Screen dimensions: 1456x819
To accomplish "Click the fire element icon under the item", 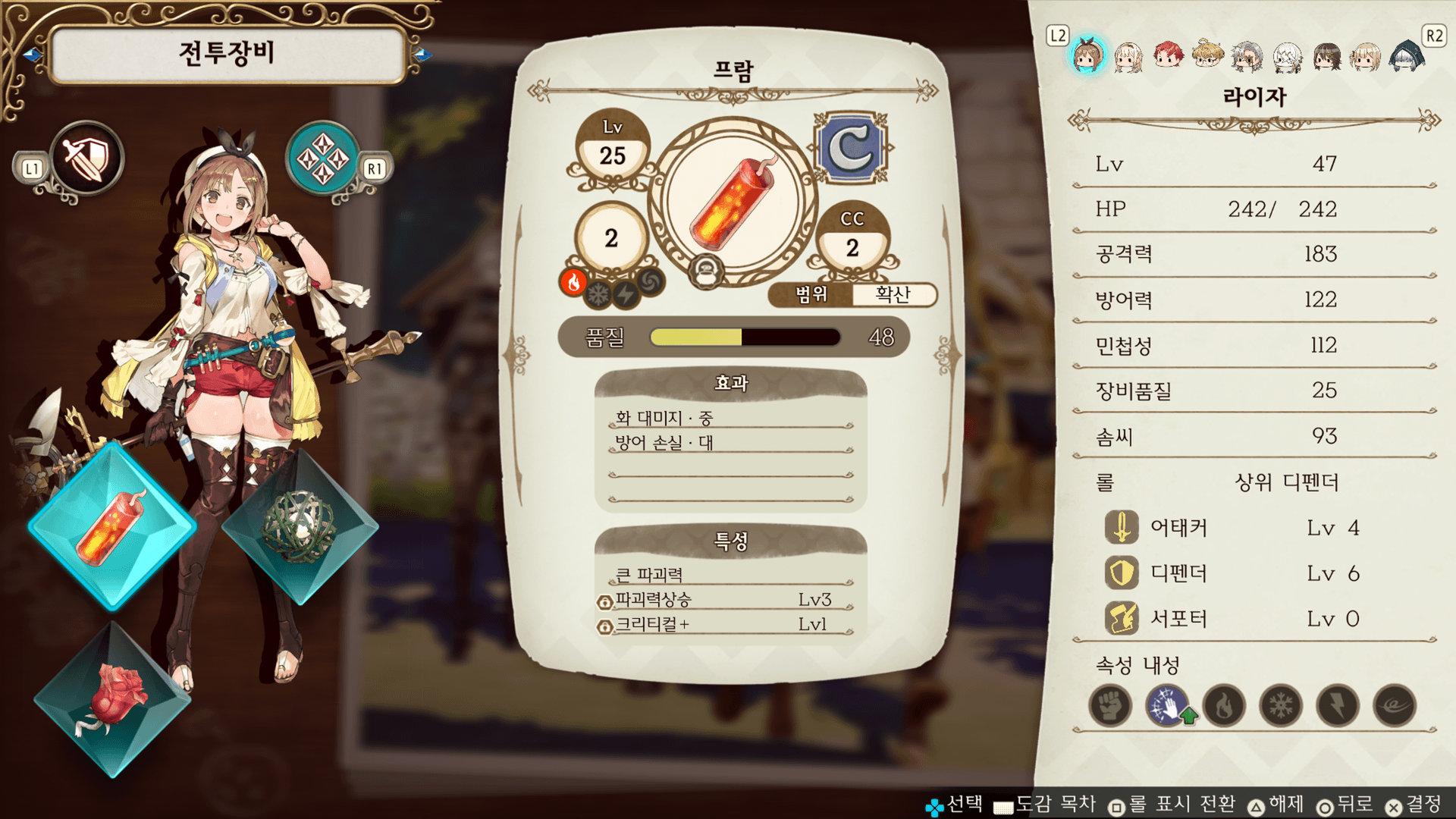I will click(574, 282).
